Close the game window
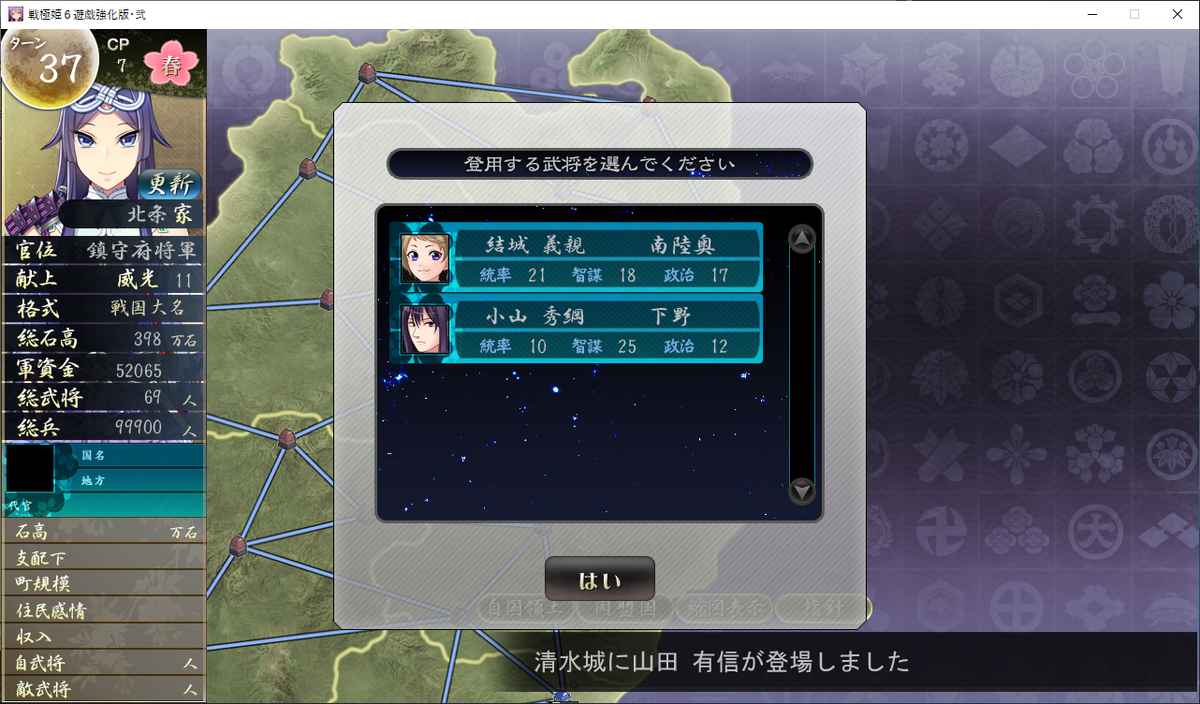 [1176, 14]
